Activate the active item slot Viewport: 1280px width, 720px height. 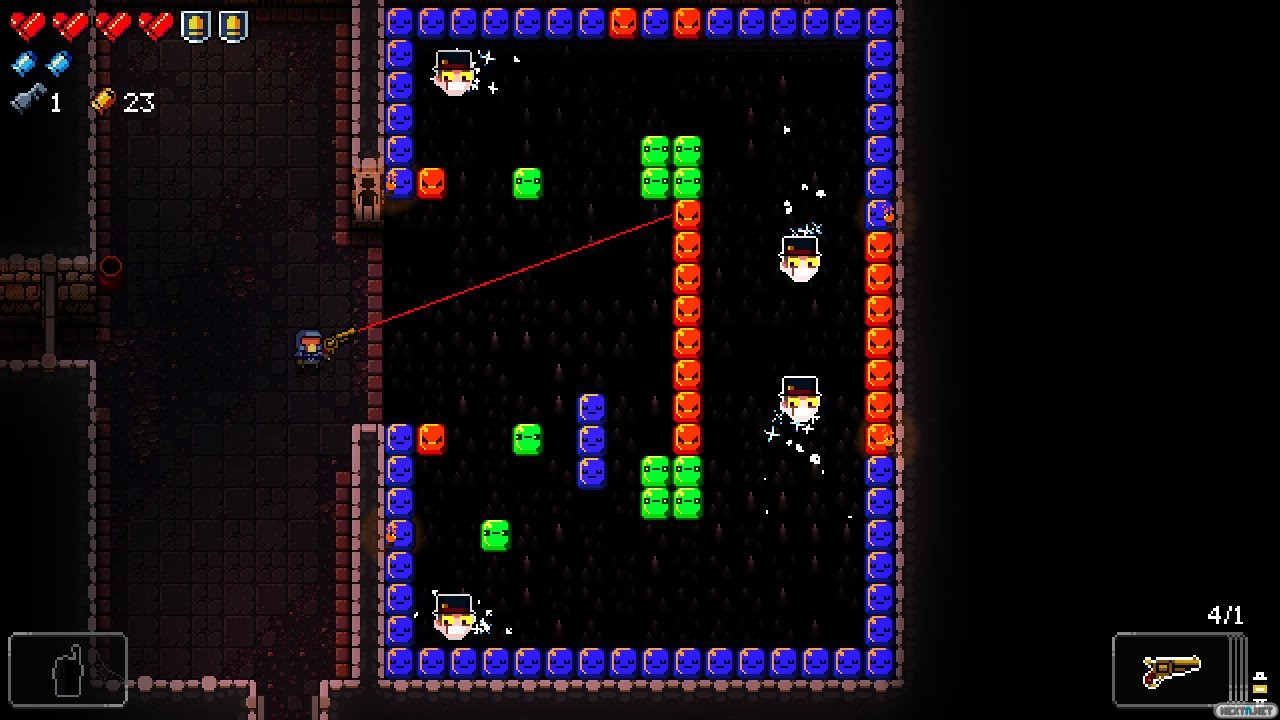coord(68,669)
